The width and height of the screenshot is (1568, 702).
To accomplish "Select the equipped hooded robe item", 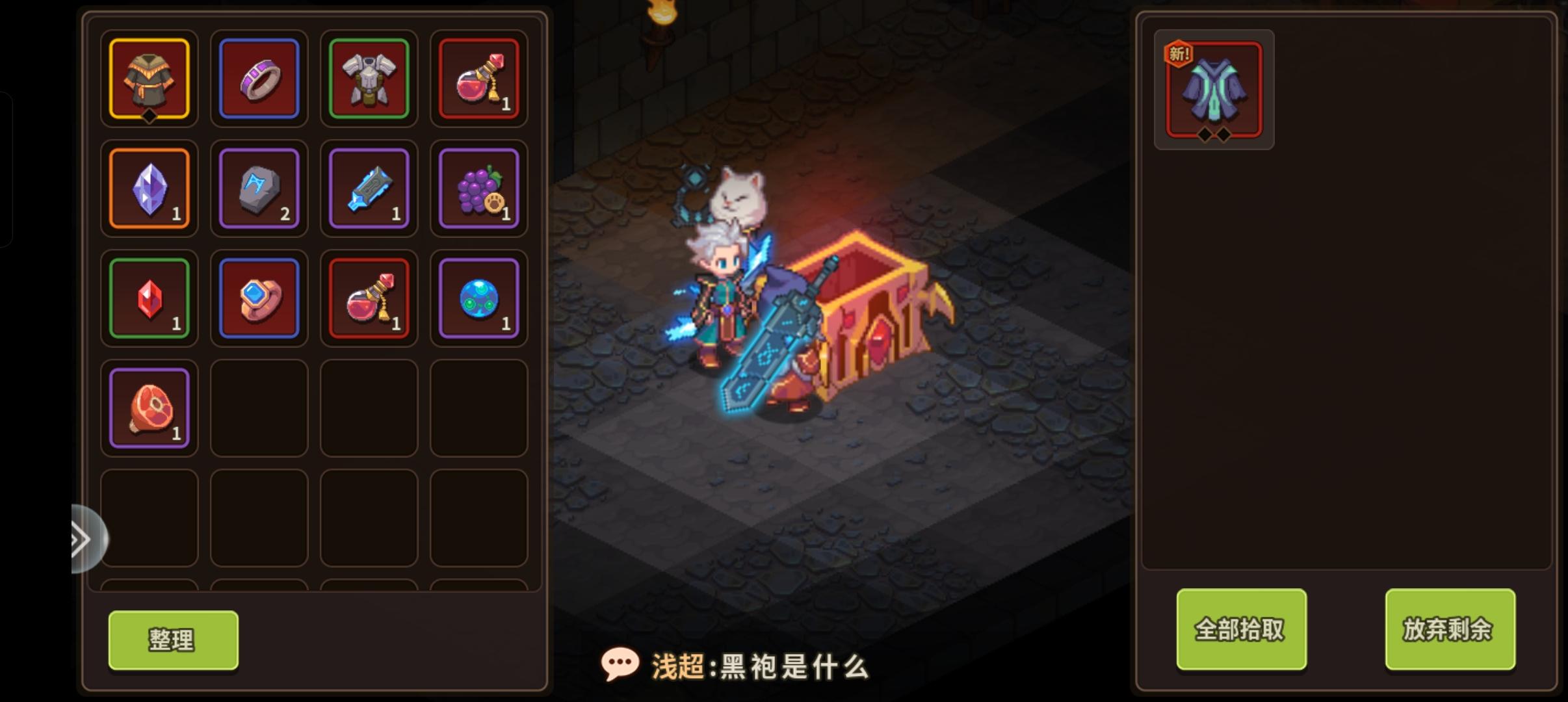I will [x=150, y=79].
